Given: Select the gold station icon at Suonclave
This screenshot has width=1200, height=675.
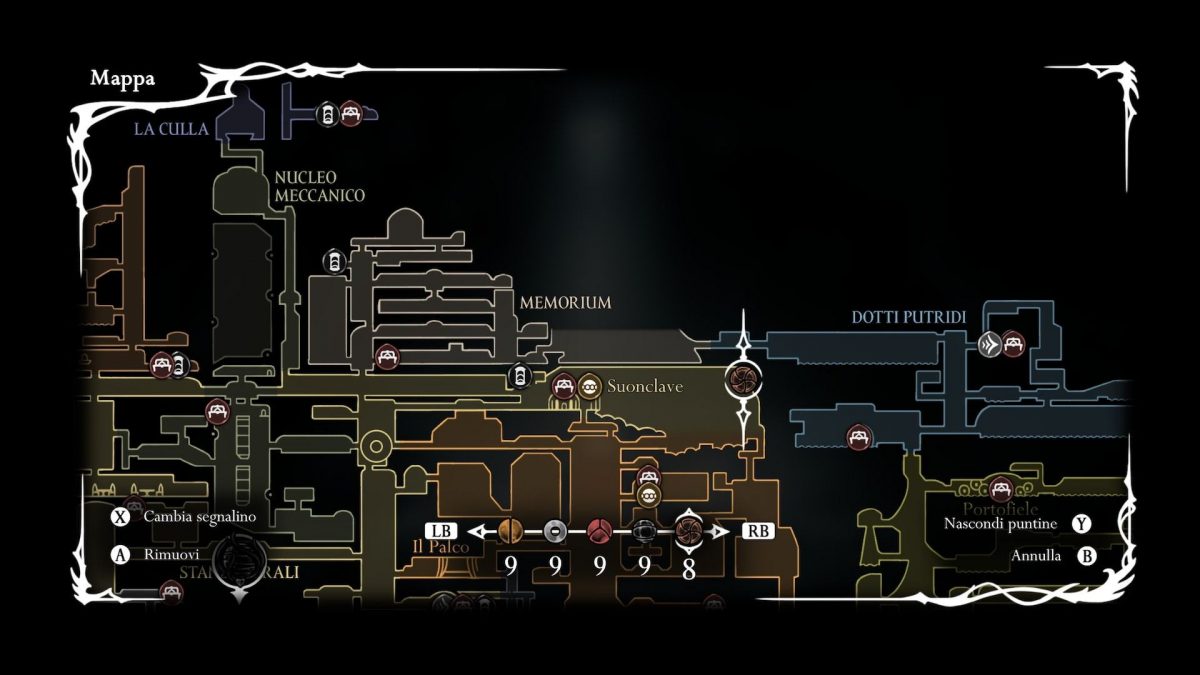Looking at the screenshot, I should click(590, 386).
